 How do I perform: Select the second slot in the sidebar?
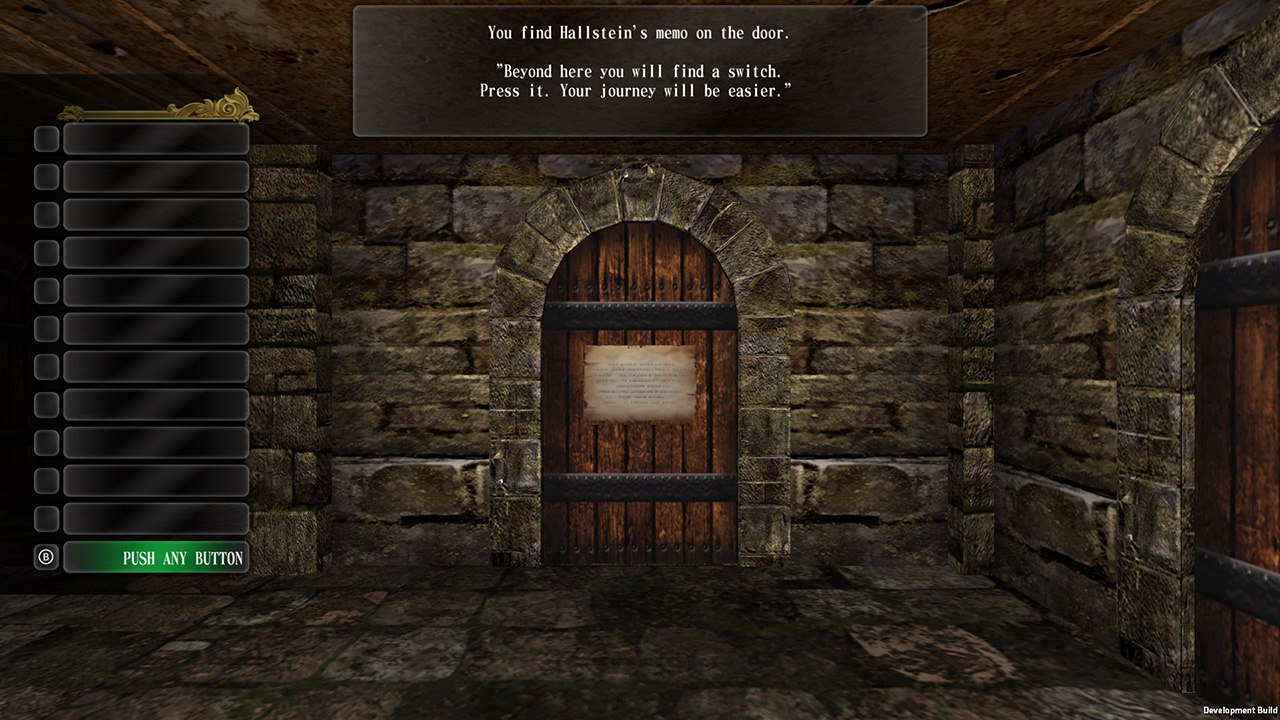[156, 177]
